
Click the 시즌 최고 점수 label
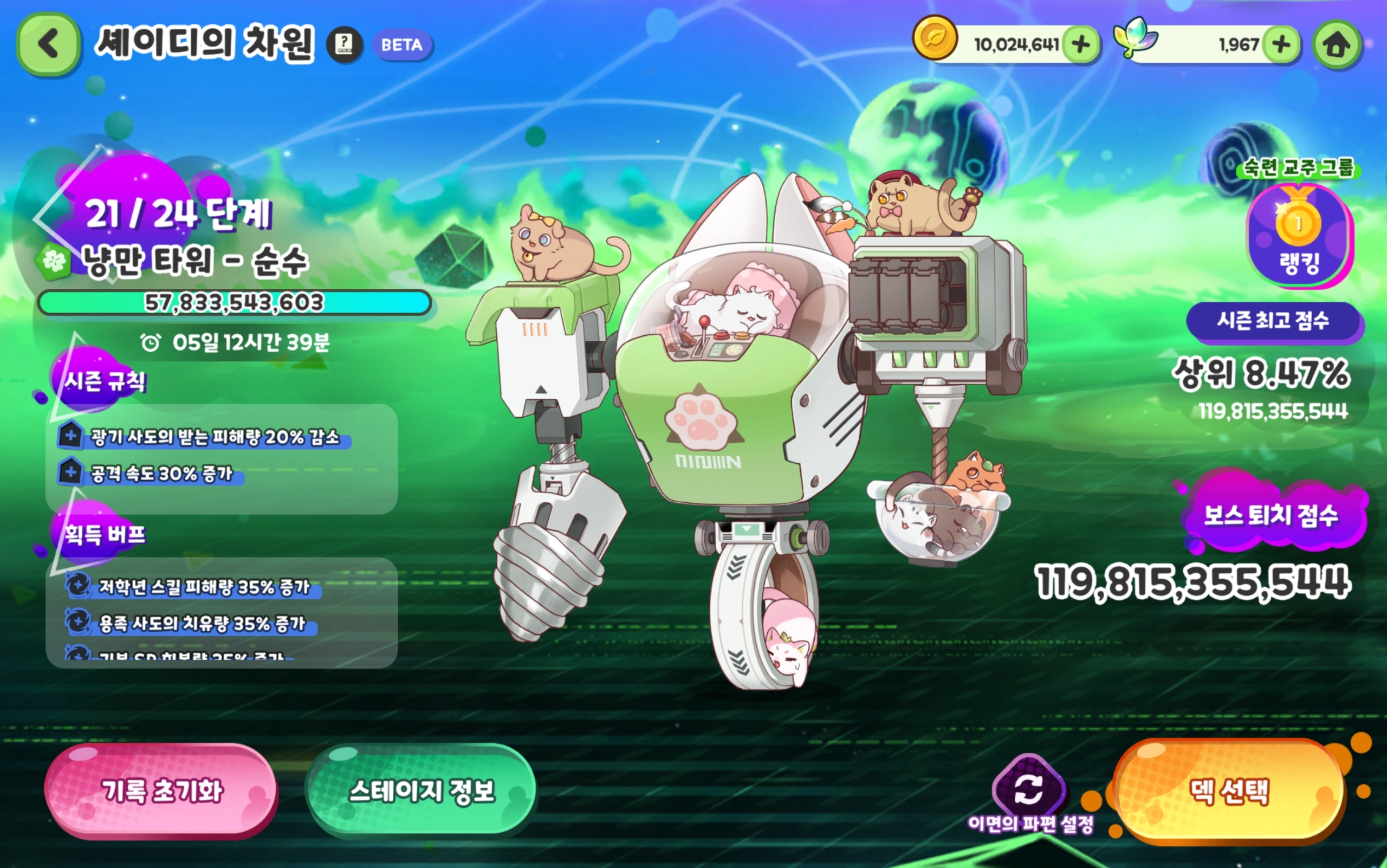1273,320
